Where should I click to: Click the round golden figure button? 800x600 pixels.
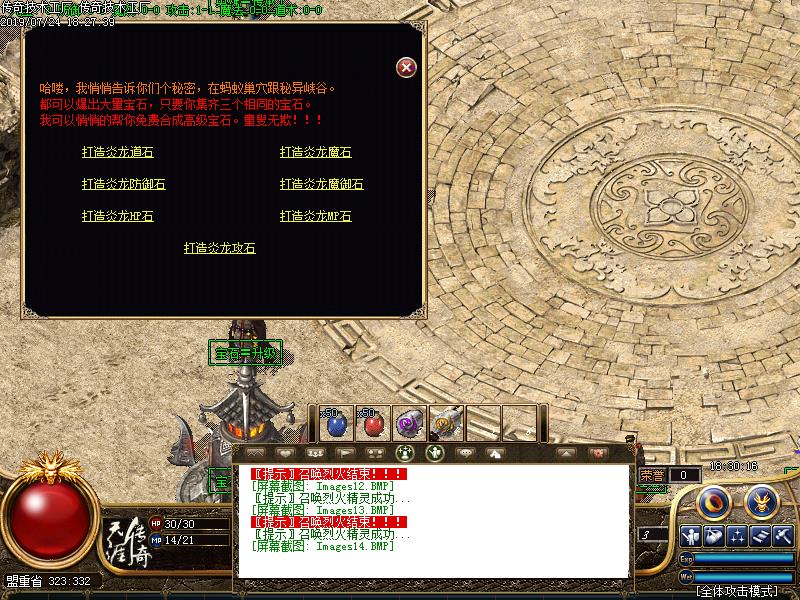pyautogui.click(x=762, y=500)
